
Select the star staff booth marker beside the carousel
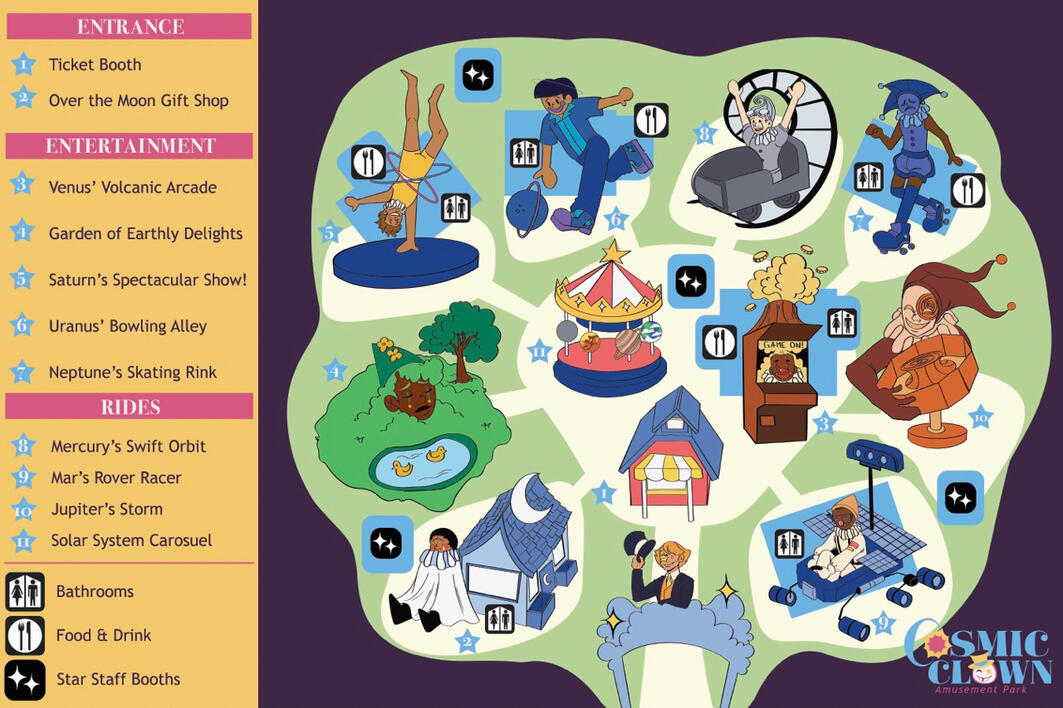(690, 281)
